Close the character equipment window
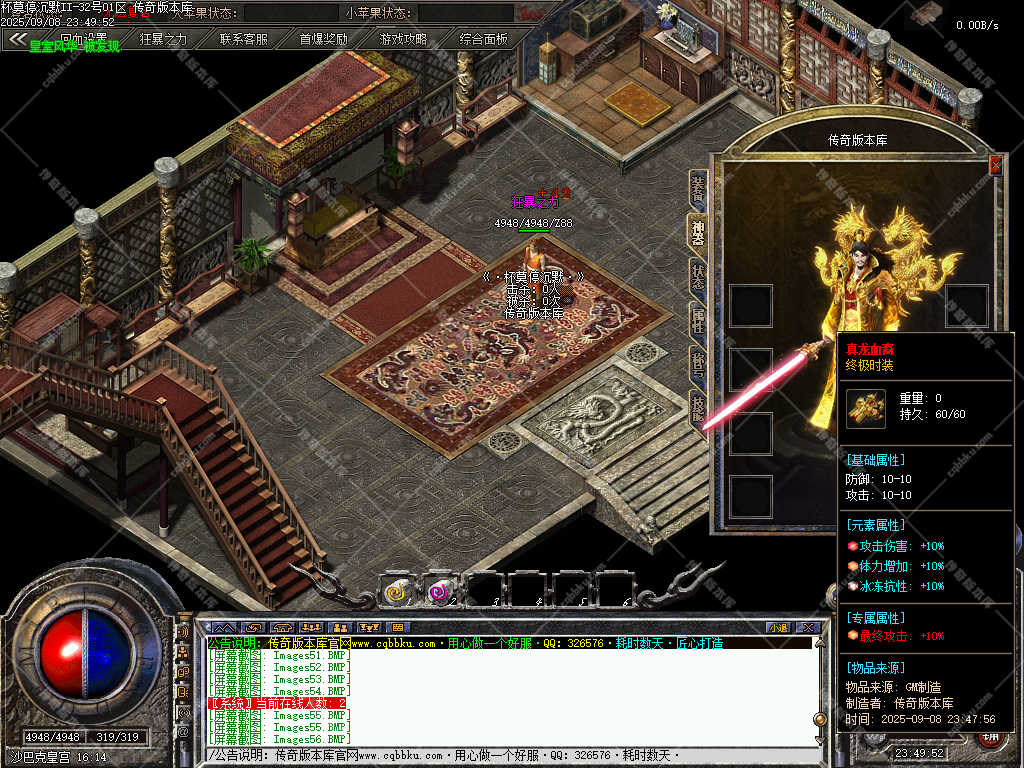 994,165
